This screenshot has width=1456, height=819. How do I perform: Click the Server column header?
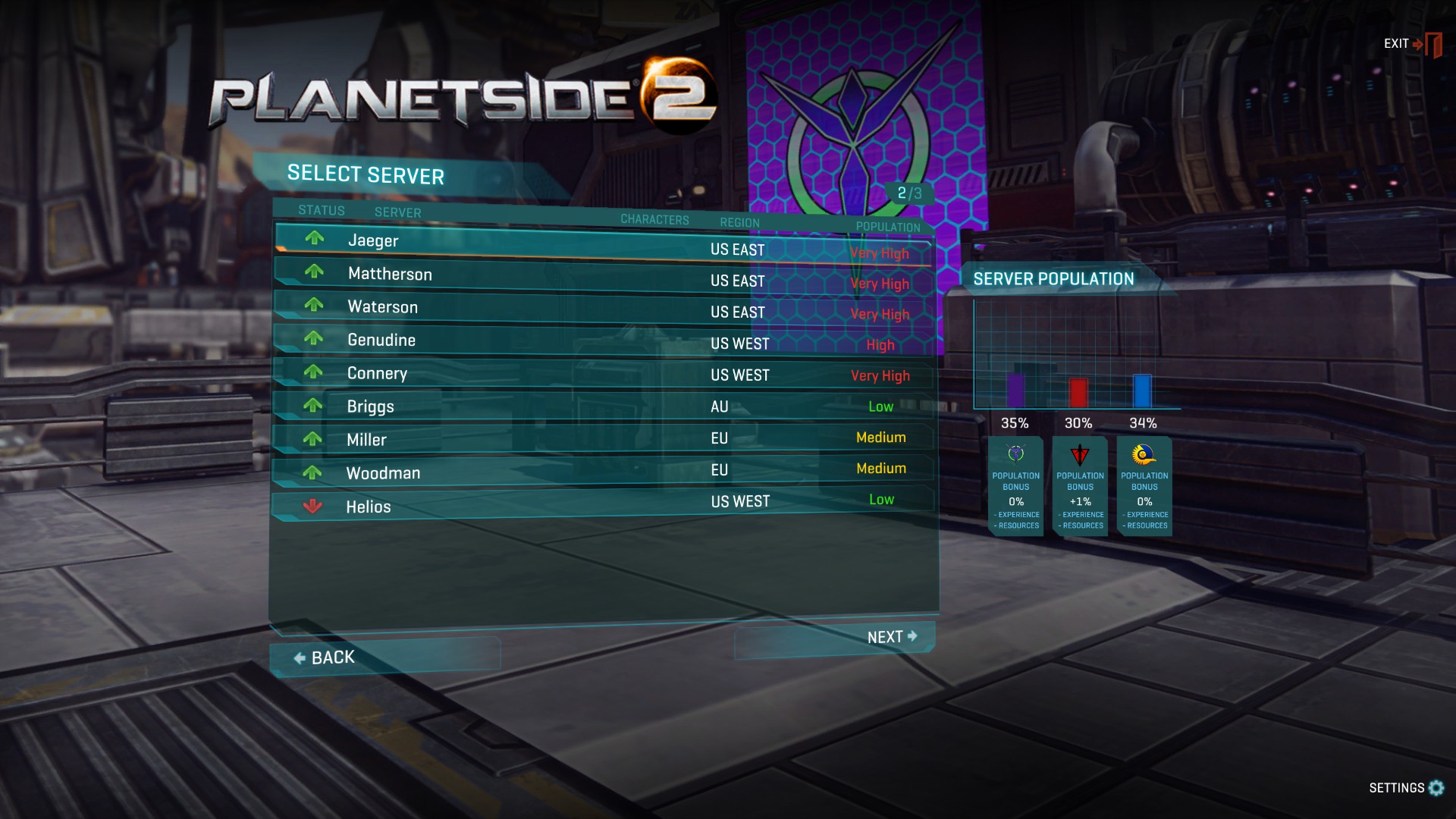(397, 212)
